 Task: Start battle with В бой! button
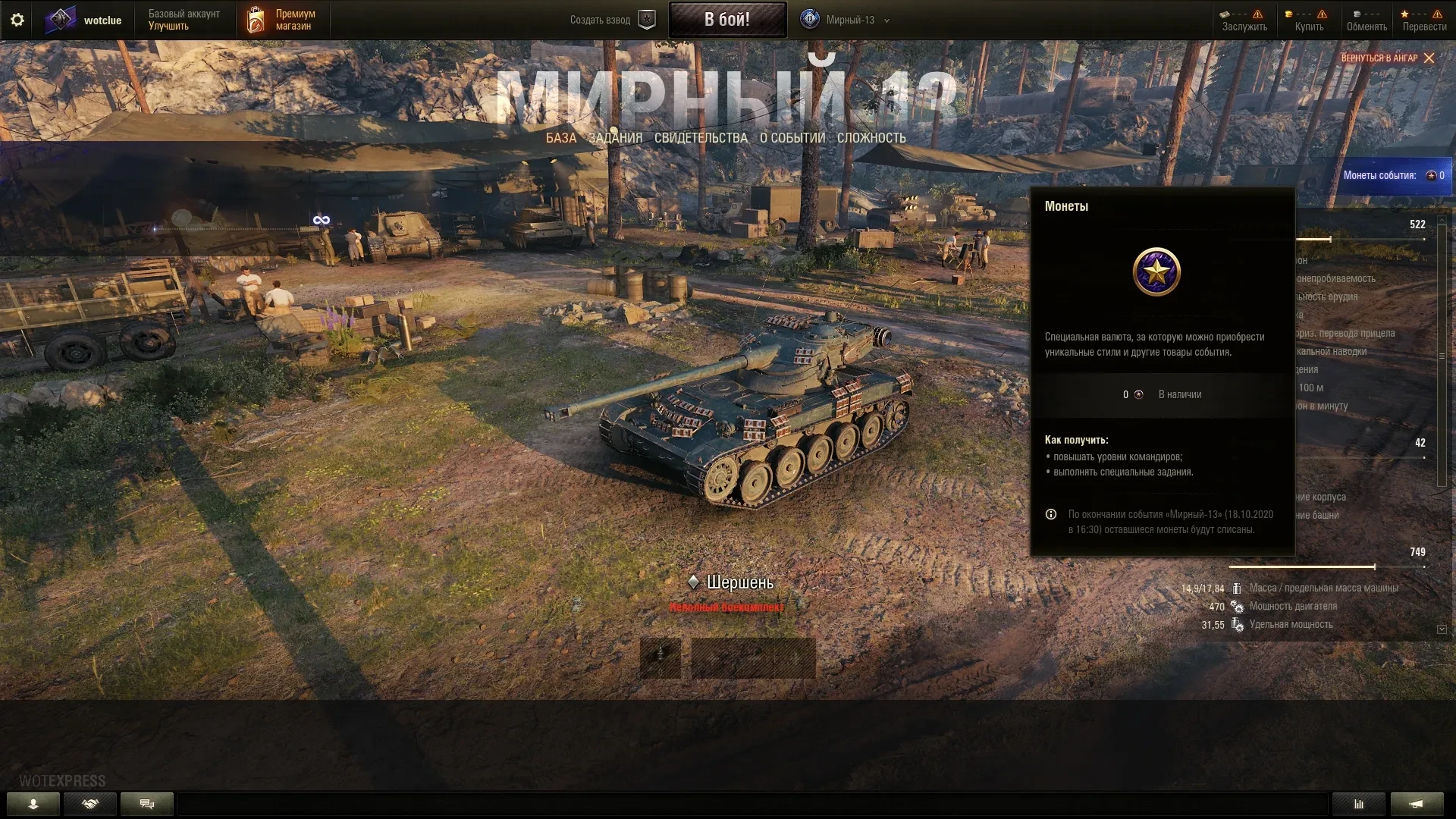click(x=726, y=20)
